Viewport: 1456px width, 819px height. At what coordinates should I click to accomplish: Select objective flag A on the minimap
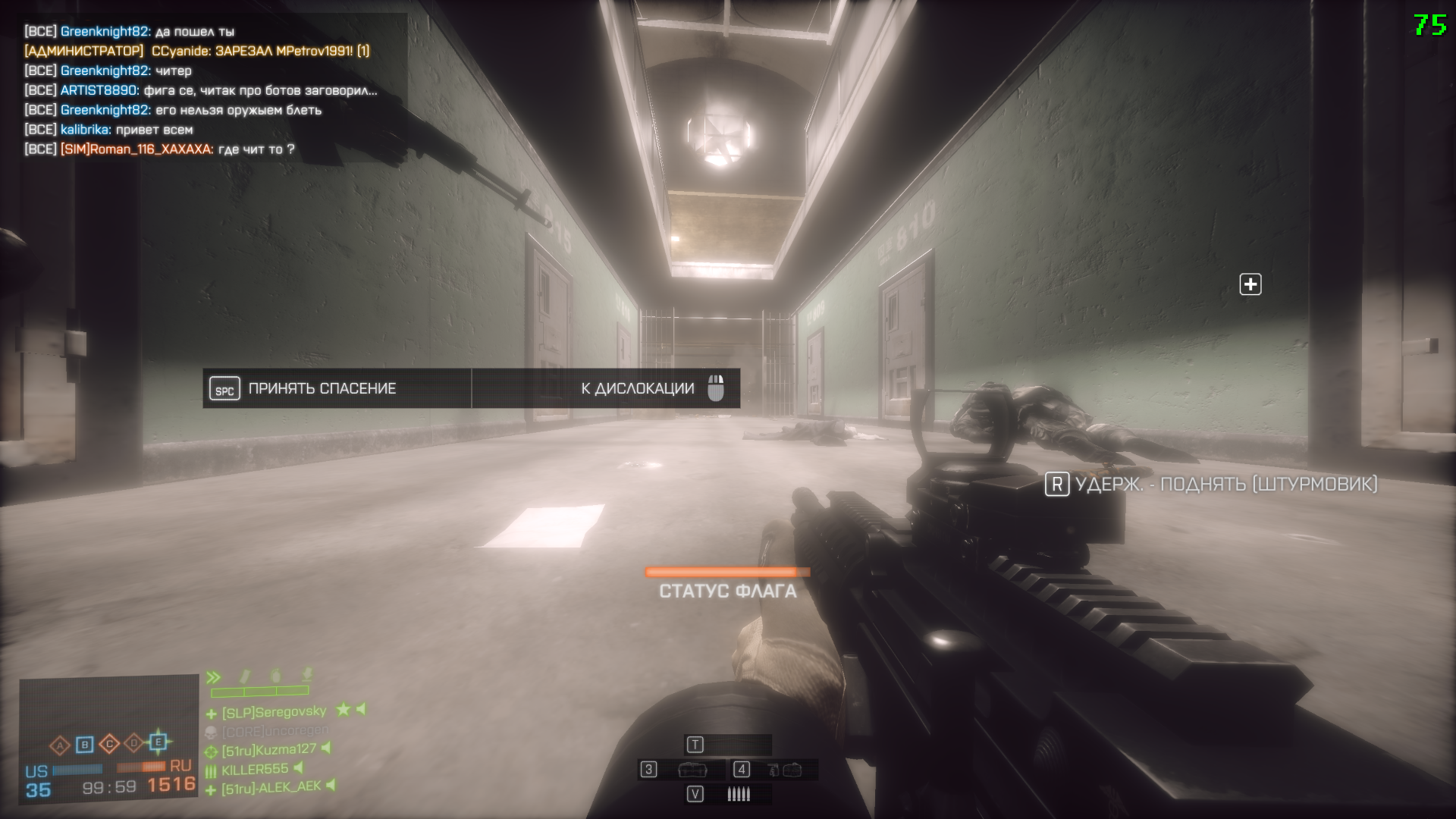pos(60,745)
